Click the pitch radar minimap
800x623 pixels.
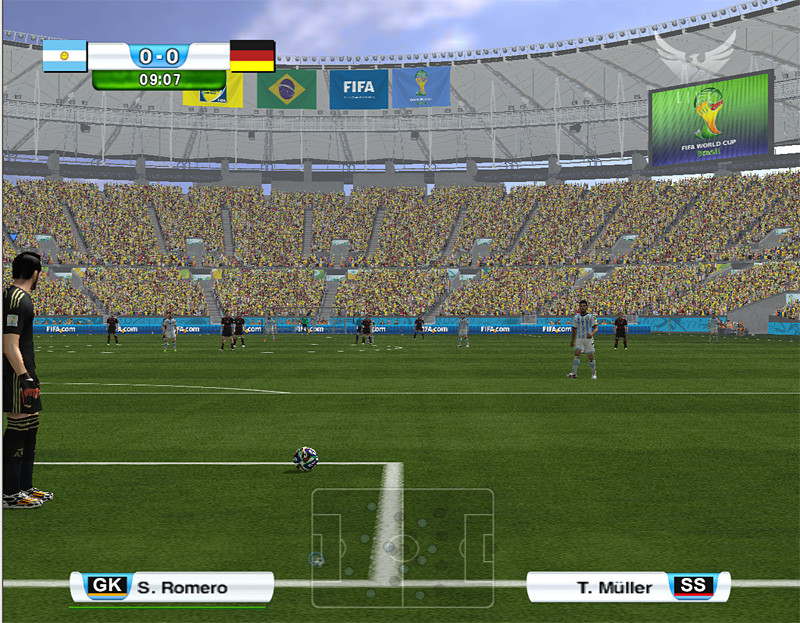click(x=402, y=547)
